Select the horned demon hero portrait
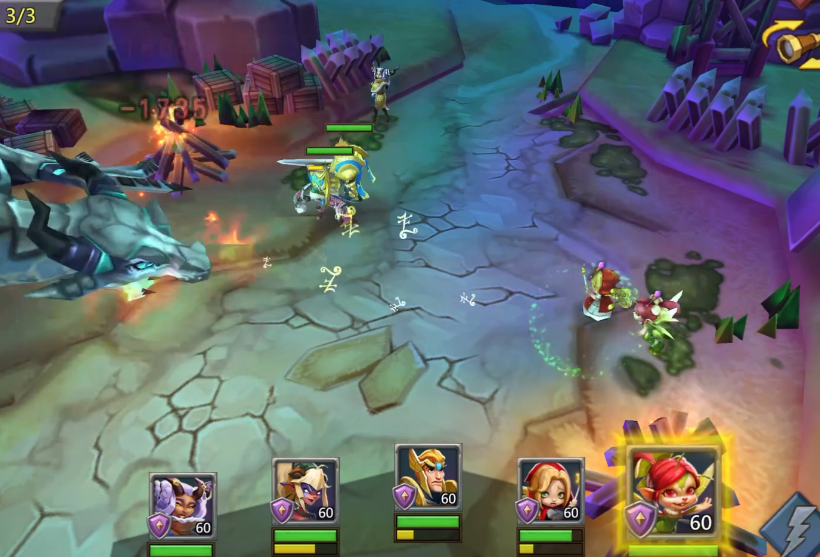This screenshot has width=820, height=557. (182, 506)
